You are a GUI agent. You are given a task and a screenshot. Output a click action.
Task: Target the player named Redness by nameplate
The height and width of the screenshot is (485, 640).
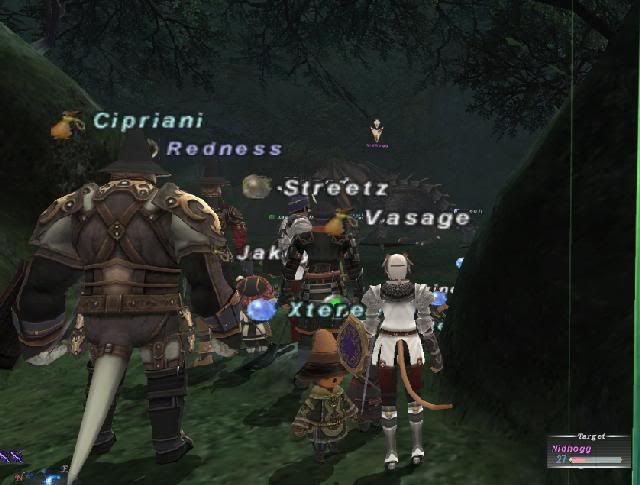click(x=224, y=149)
